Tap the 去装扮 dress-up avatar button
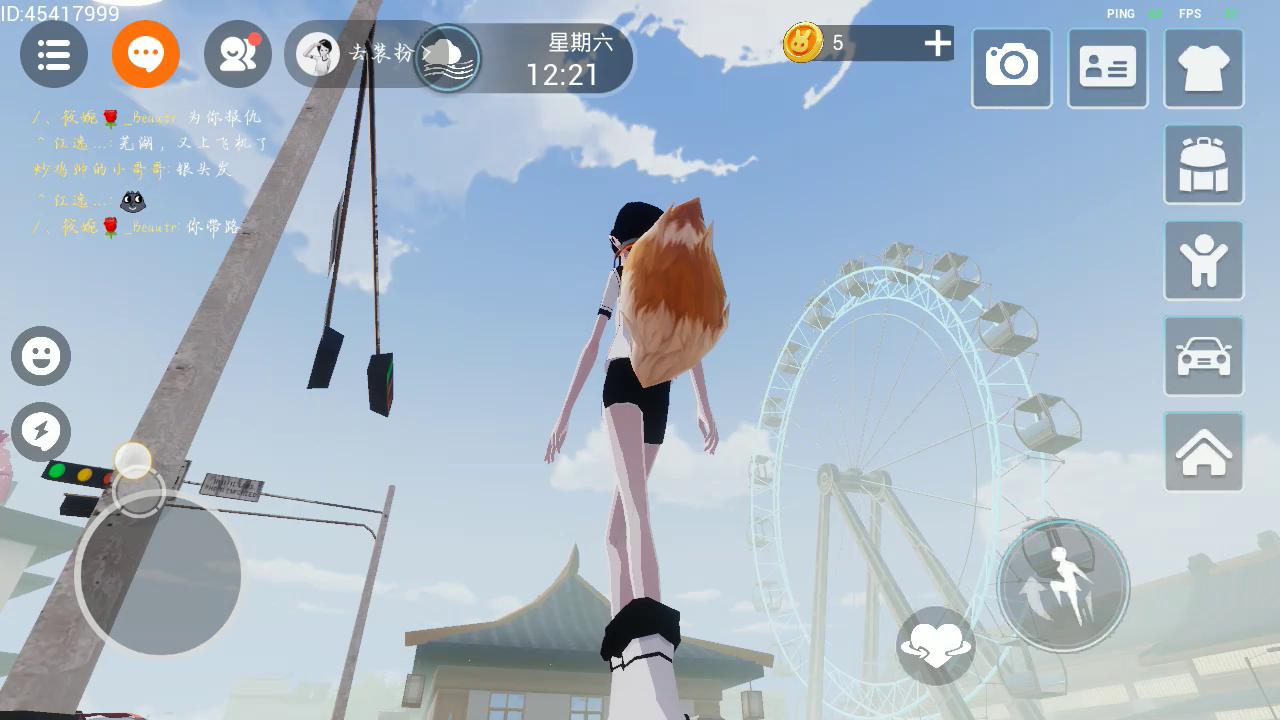 coord(360,54)
